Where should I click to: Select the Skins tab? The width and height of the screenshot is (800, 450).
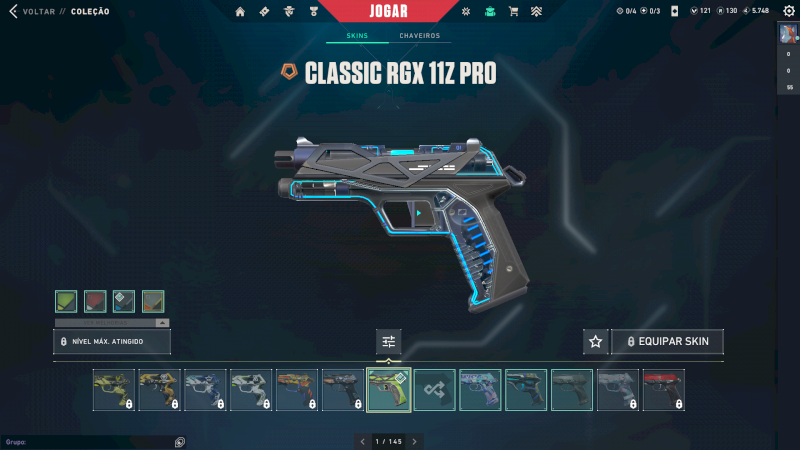[357, 36]
